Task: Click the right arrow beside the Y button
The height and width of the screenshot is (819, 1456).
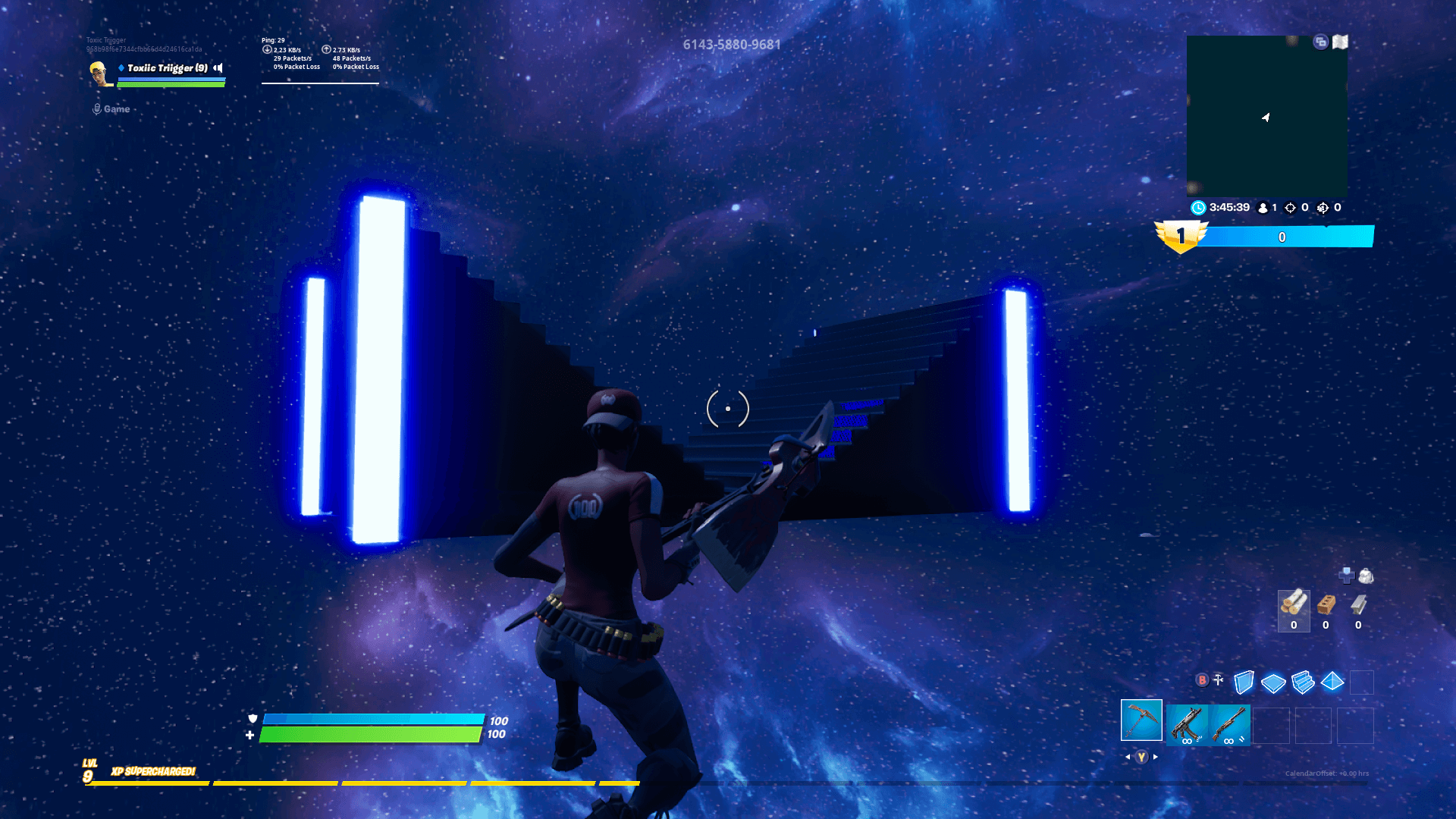Action: (x=1155, y=756)
